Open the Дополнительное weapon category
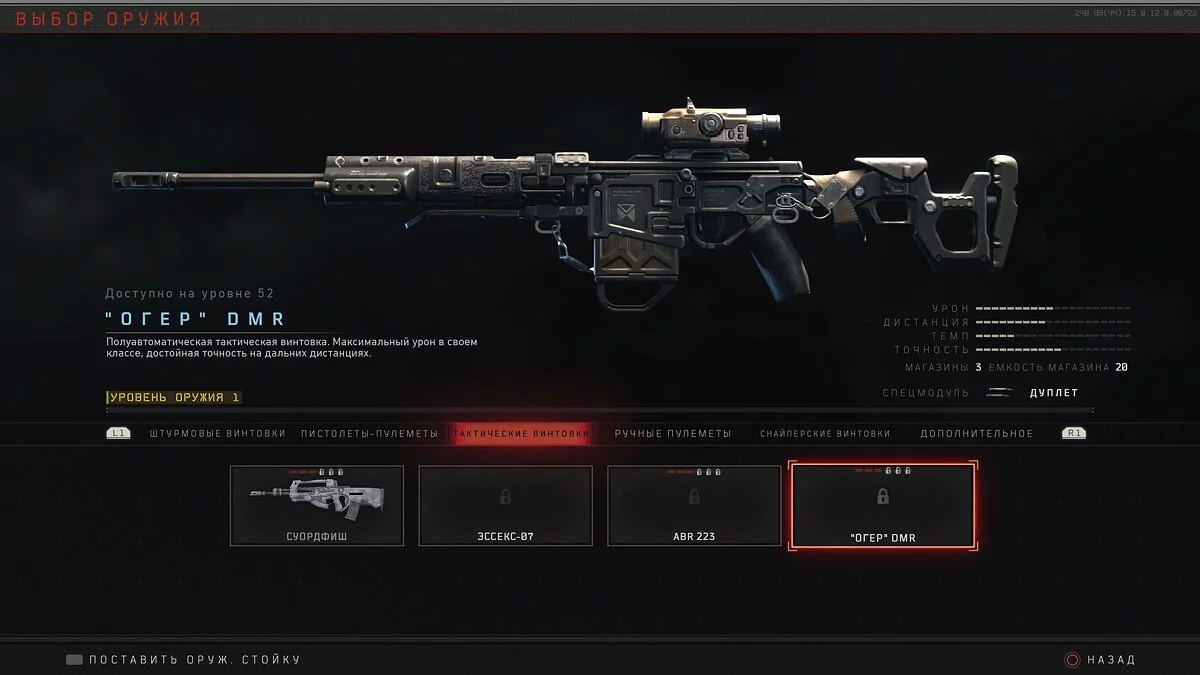Screen dimensions: 1200x675 976,433
